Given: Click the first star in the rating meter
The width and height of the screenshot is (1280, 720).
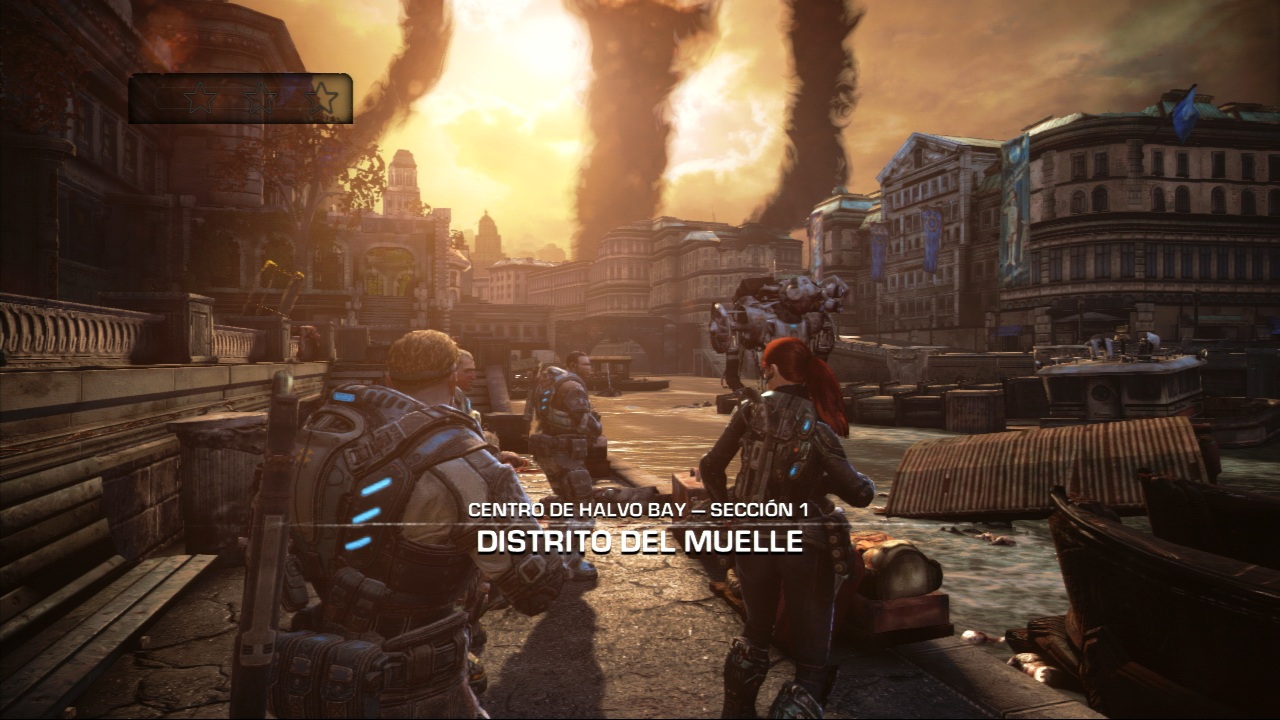Looking at the screenshot, I should pos(199,96).
